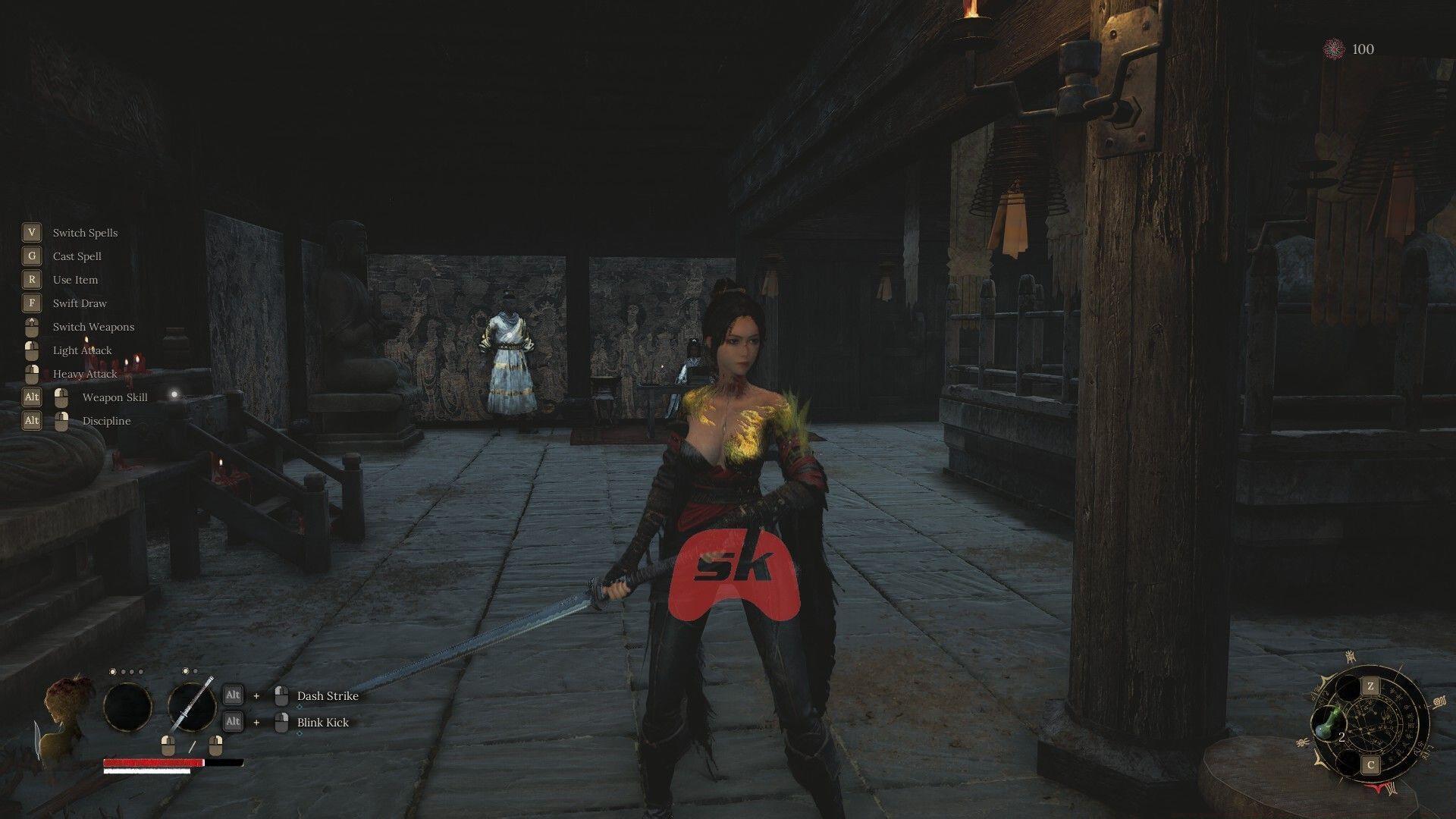This screenshot has width=1456, height=819.
Task: Use the green flask item slot
Action: click(x=1327, y=723)
